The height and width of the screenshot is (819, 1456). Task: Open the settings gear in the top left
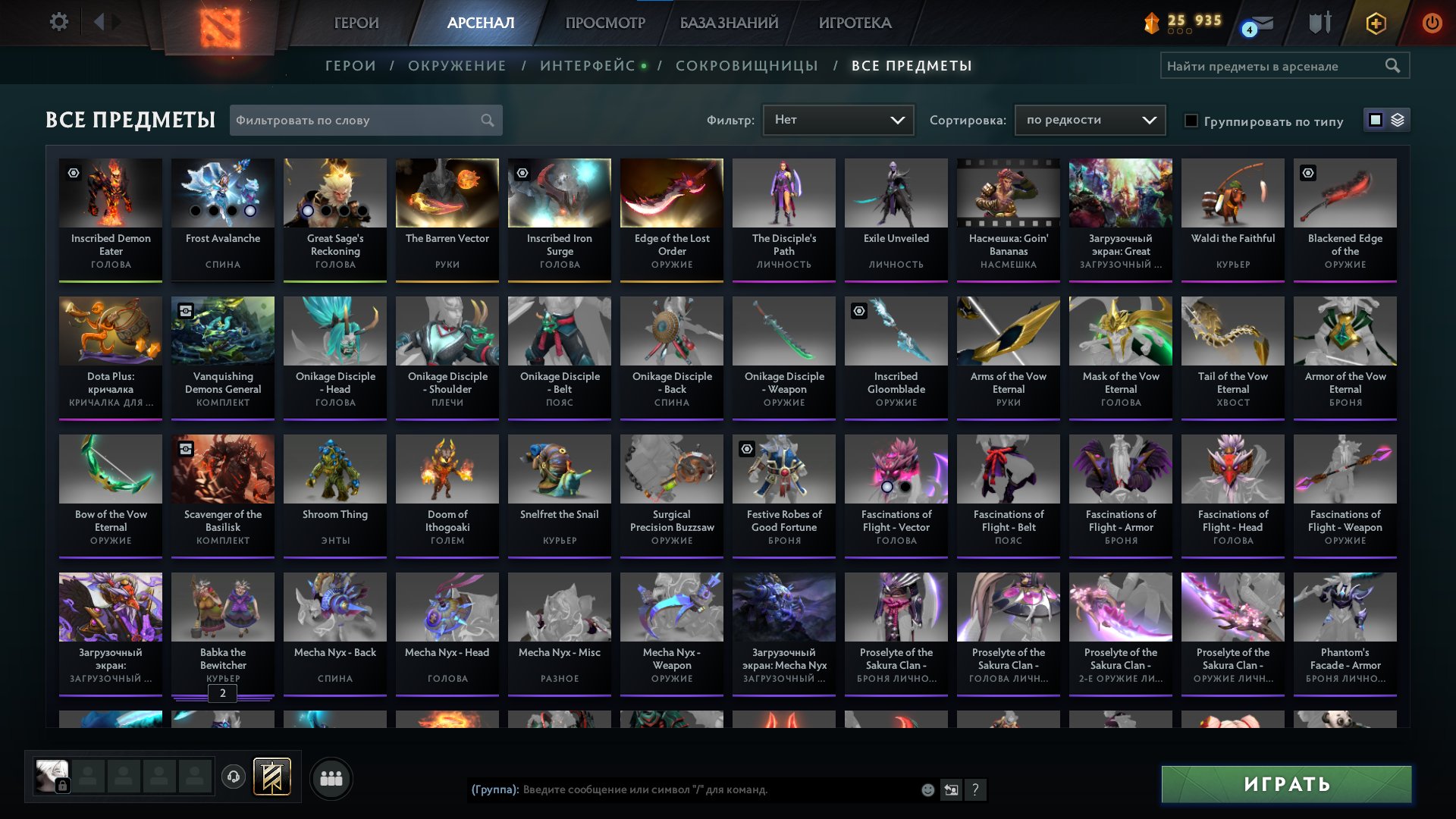coord(59,22)
